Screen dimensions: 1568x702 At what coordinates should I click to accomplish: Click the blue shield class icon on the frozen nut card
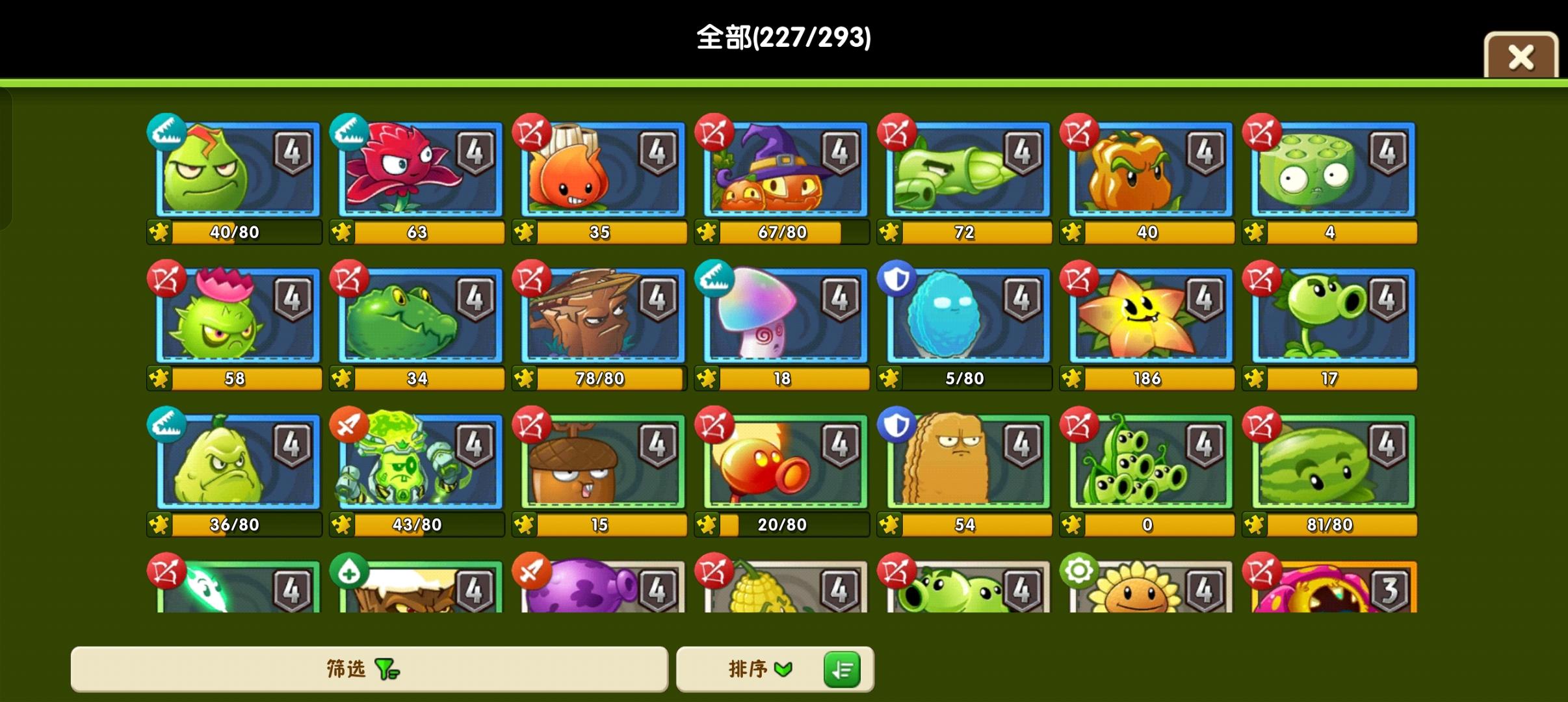(x=896, y=279)
